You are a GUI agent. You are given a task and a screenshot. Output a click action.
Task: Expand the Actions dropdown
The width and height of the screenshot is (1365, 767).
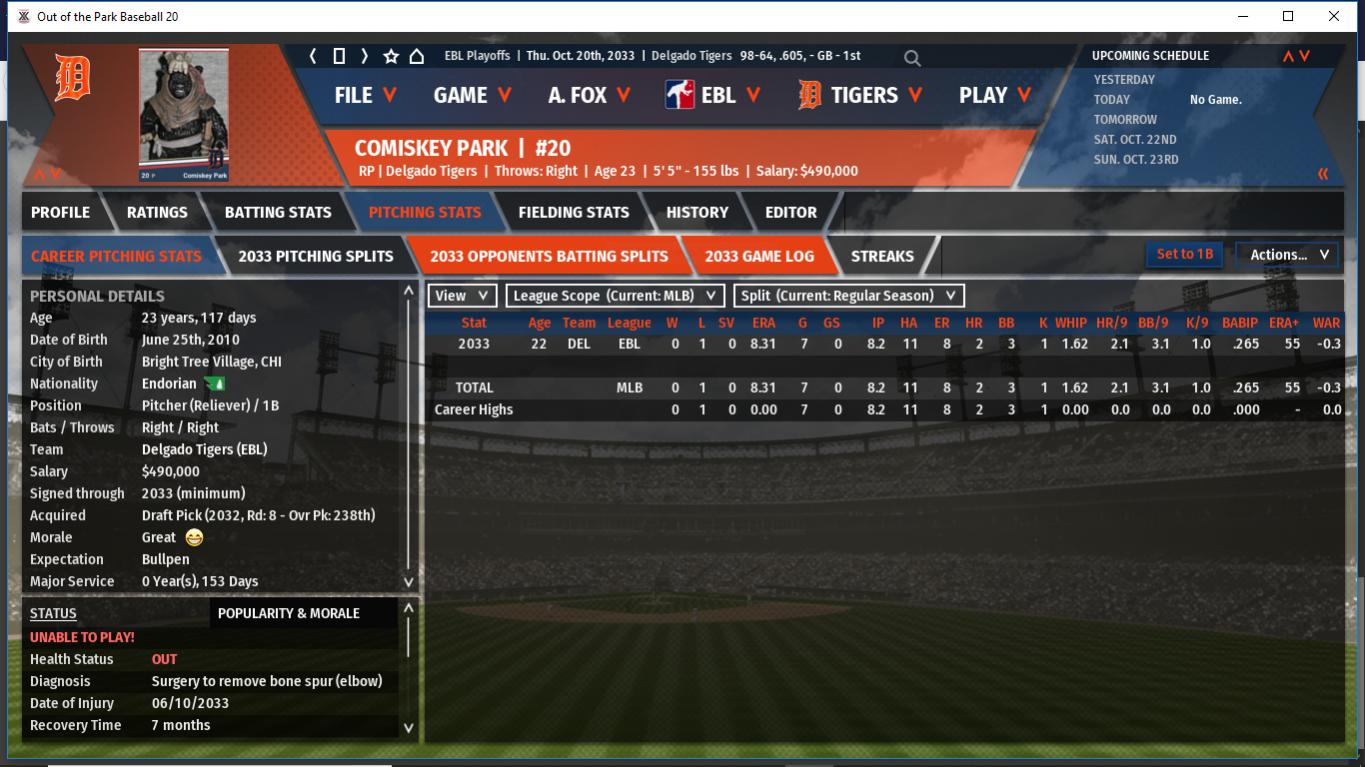(x=1288, y=255)
